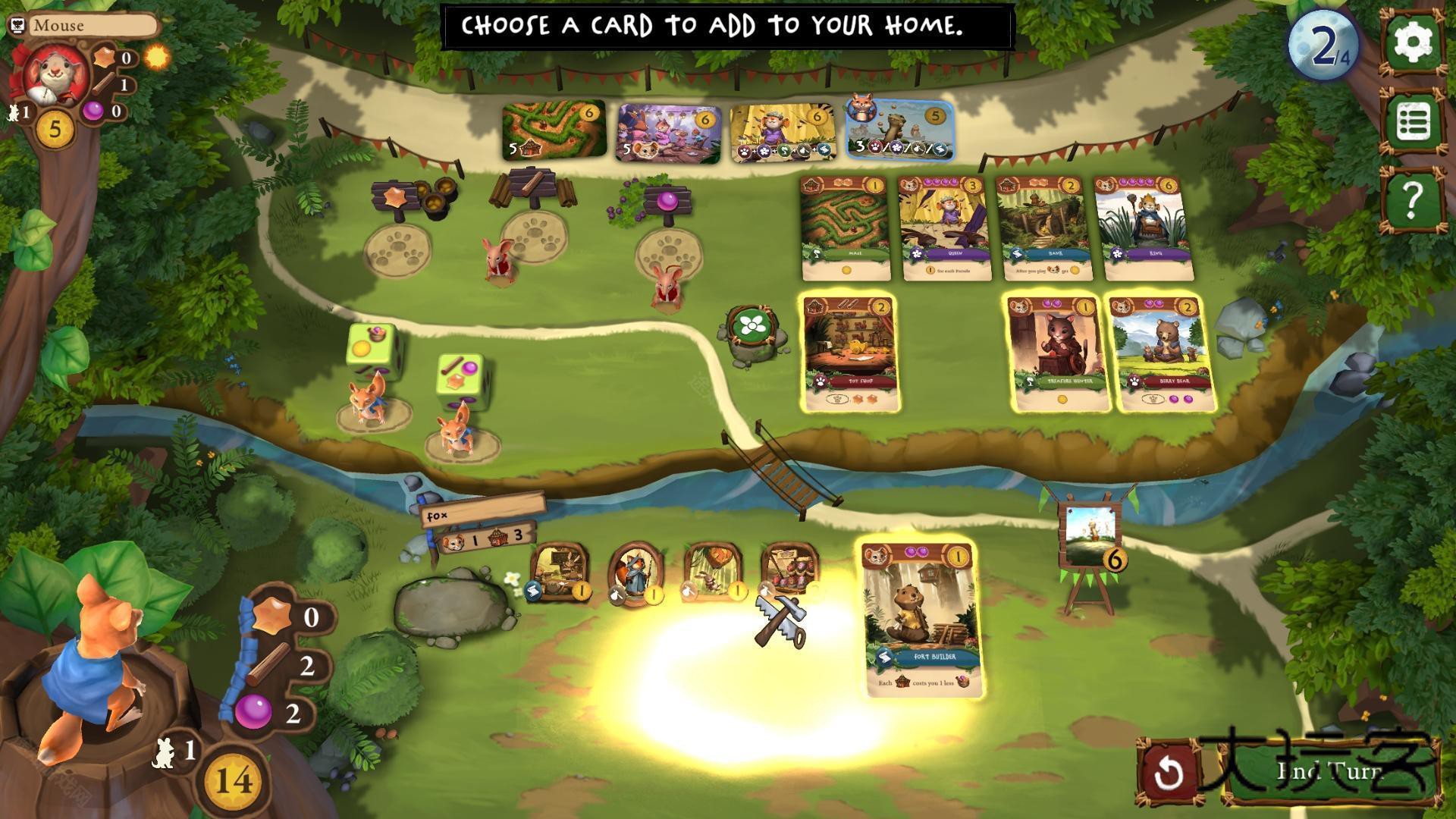Select the Bank card in the meadow
The image size is (1456, 819).
(1042, 228)
